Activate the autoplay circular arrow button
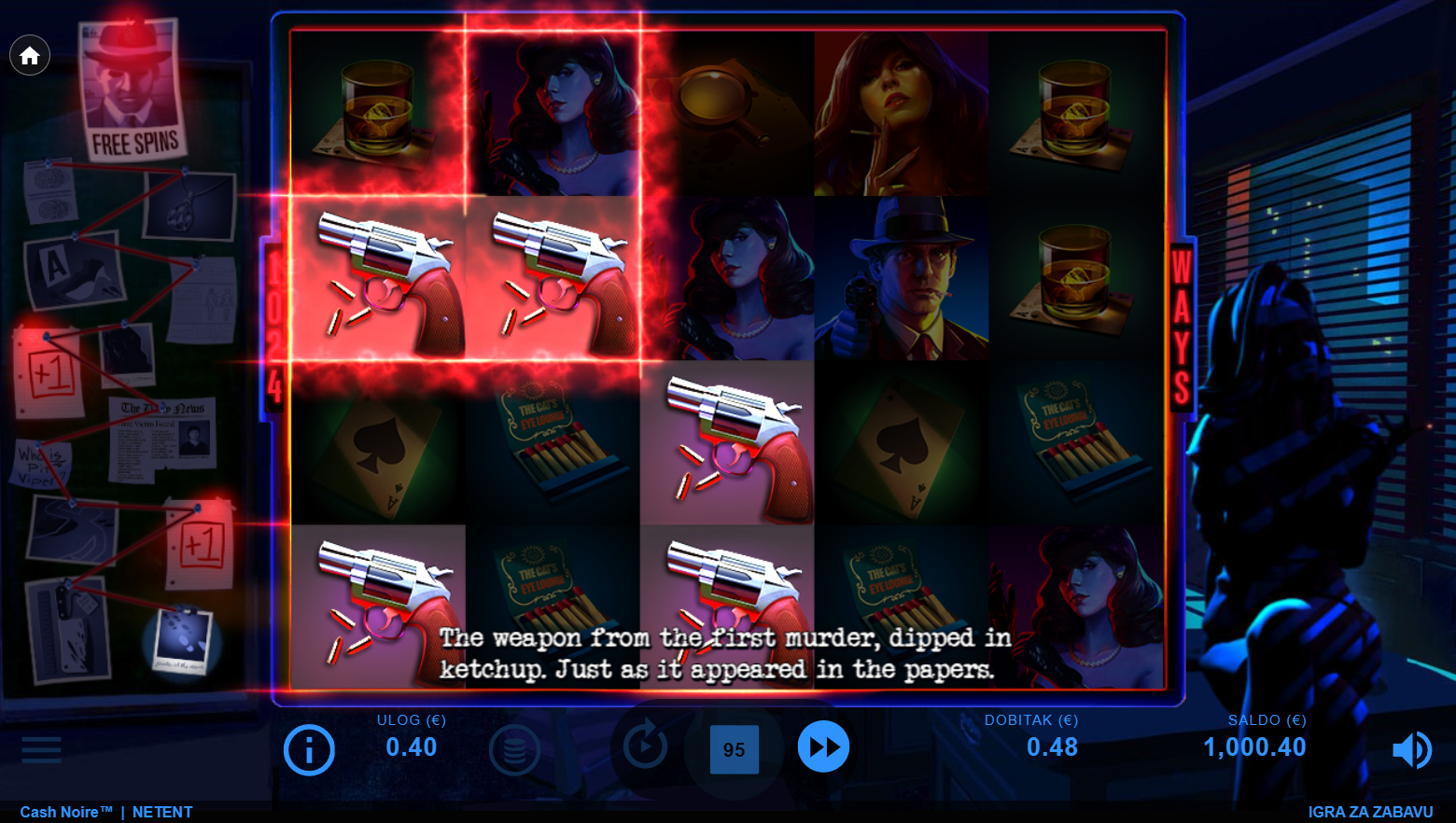 click(645, 746)
